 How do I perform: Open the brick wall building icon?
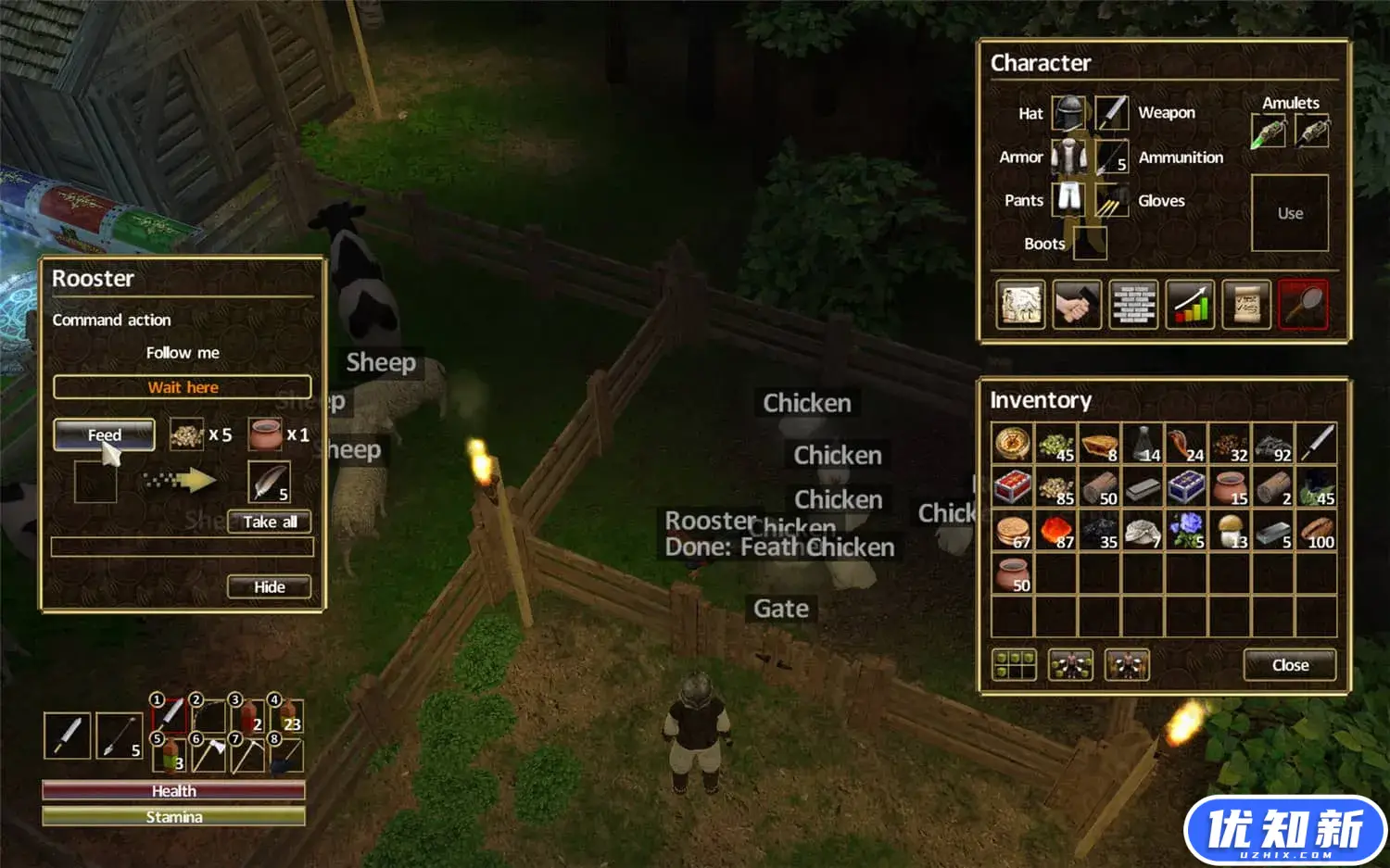pyautogui.click(x=1133, y=305)
